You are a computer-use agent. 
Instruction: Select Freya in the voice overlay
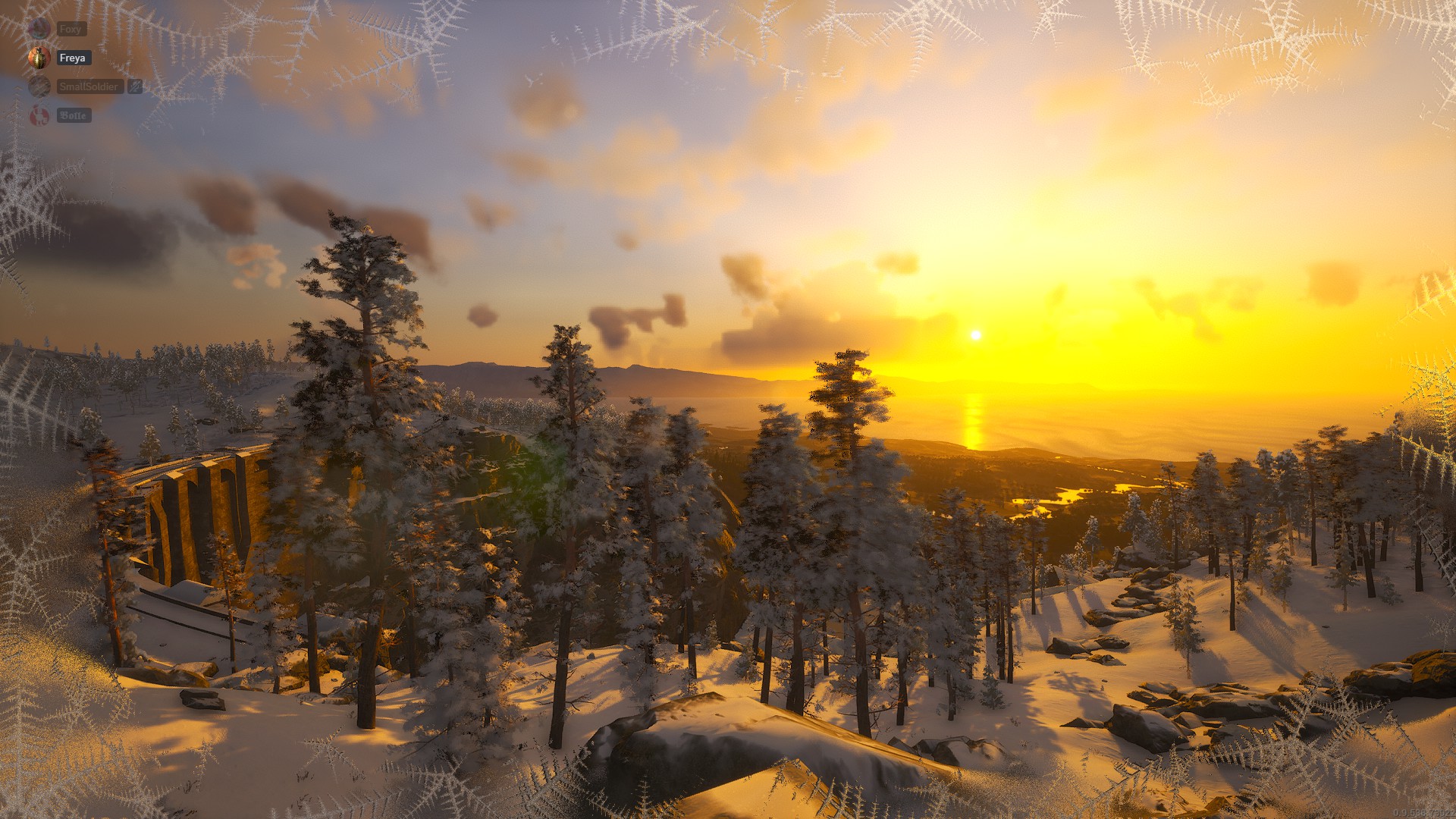coord(73,58)
